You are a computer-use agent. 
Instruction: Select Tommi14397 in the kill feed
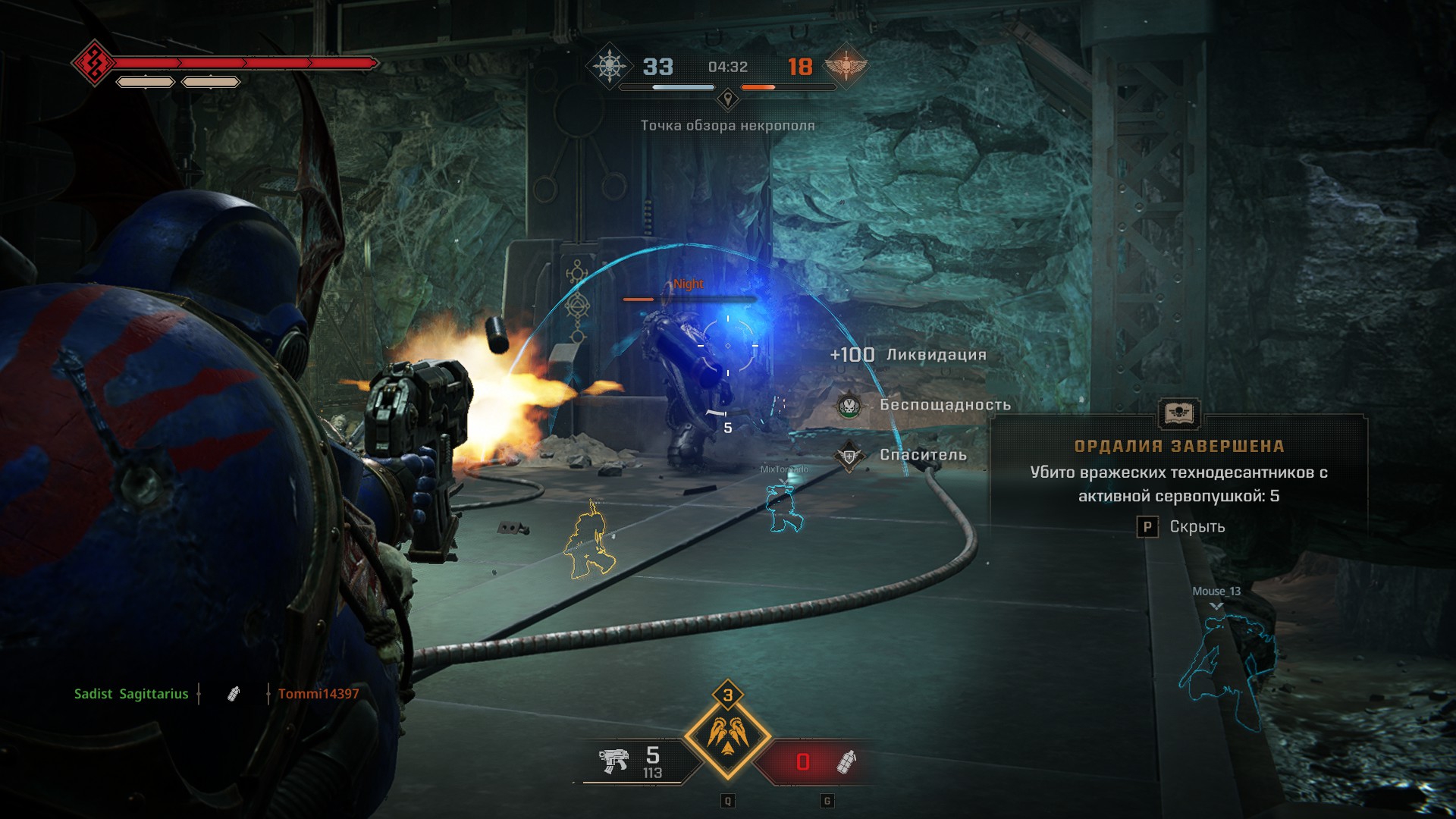point(318,694)
